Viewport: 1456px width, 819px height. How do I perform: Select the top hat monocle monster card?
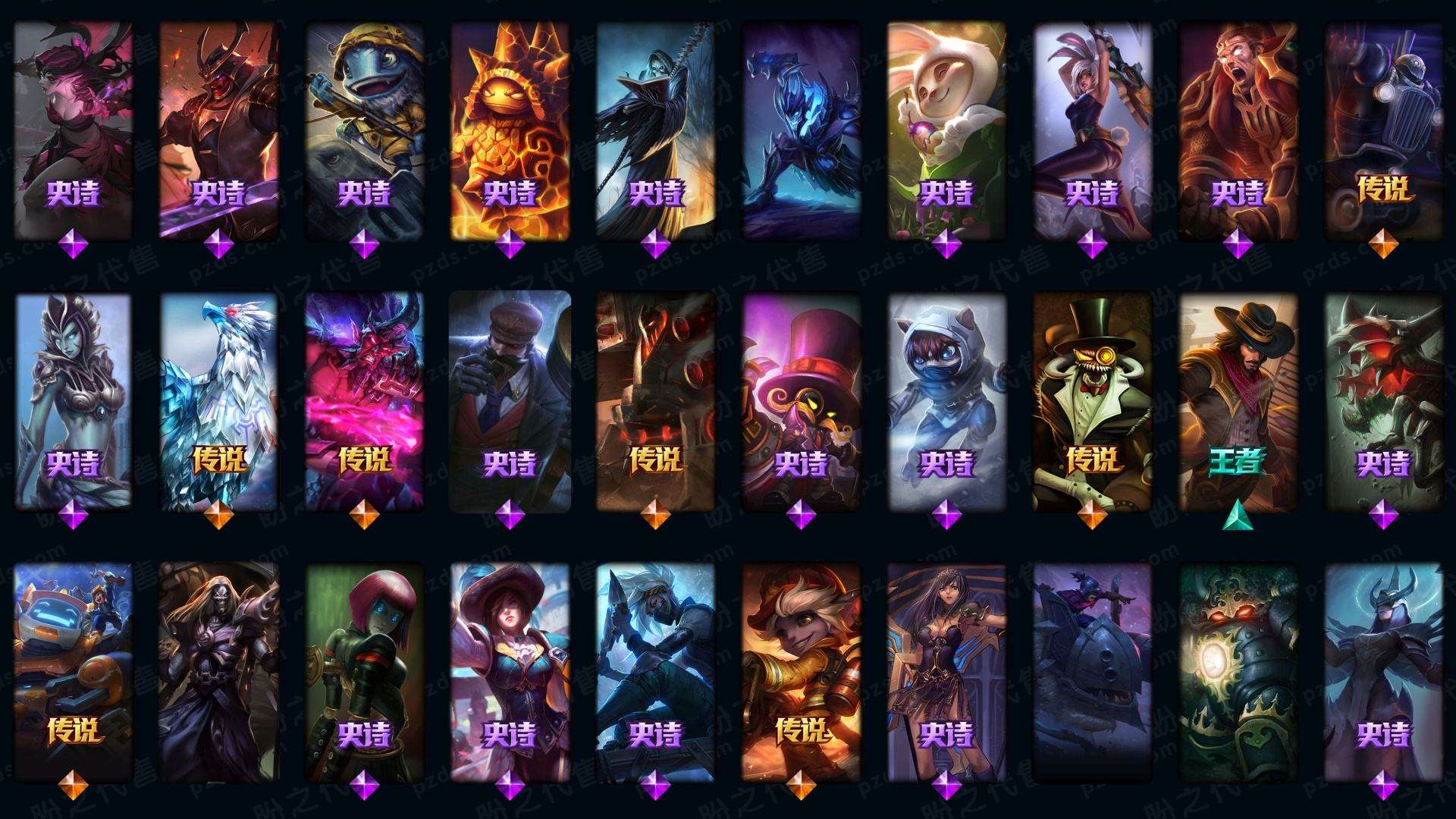click(x=1092, y=400)
